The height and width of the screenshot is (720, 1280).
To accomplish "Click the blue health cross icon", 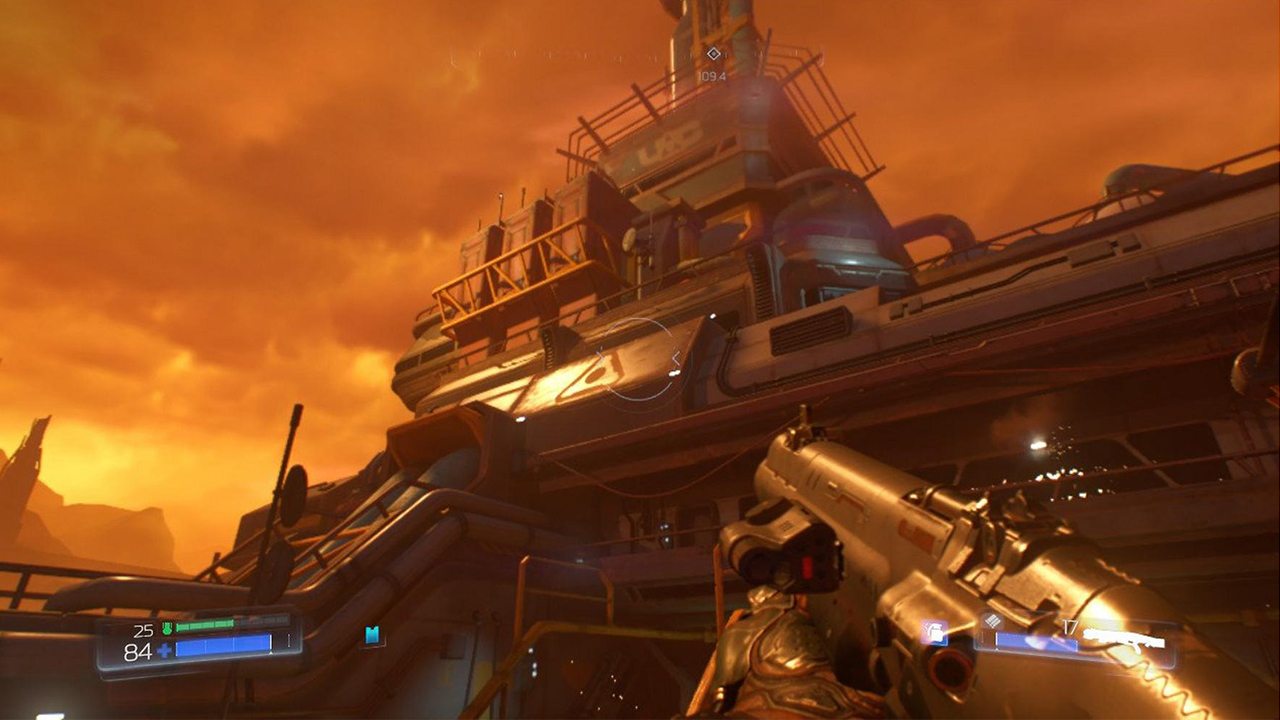I will [165, 650].
